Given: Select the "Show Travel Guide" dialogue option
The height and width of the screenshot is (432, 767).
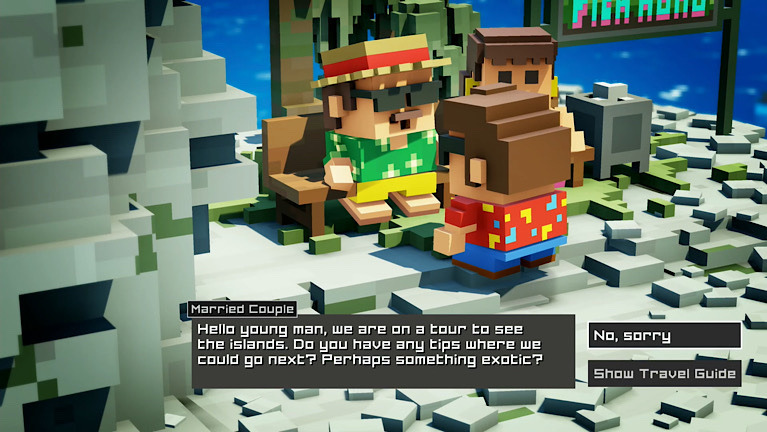Looking at the screenshot, I should pyautogui.click(x=664, y=374).
